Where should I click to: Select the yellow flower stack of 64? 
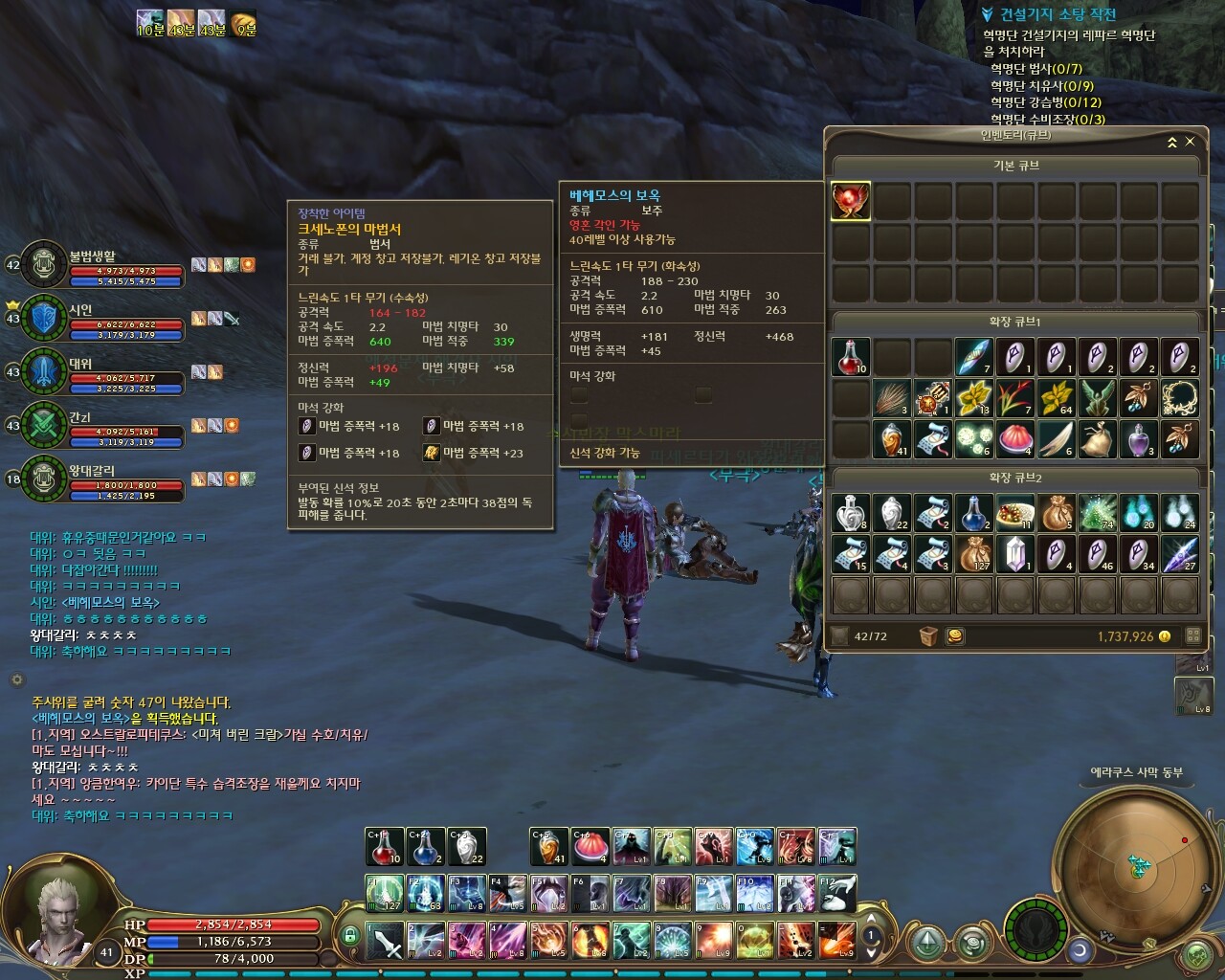coord(1056,398)
